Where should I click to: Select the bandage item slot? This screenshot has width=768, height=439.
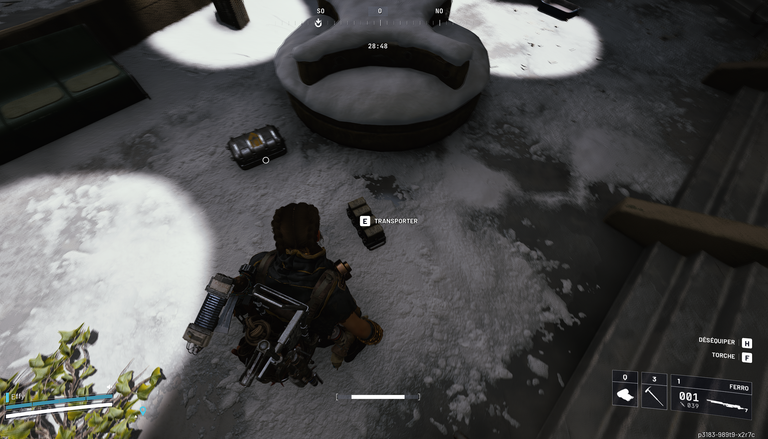(625, 390)
